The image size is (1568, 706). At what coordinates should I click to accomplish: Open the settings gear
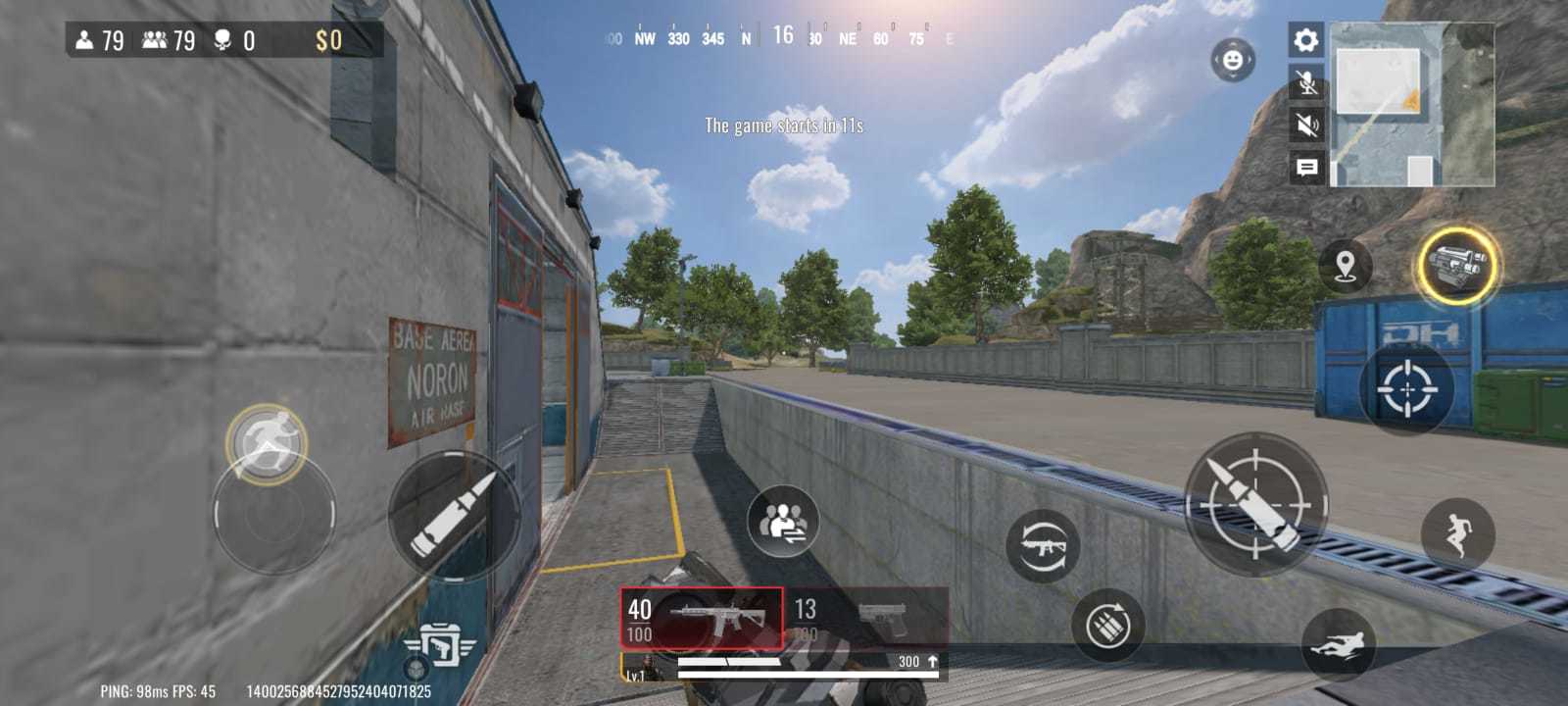tap(1303, 39)
